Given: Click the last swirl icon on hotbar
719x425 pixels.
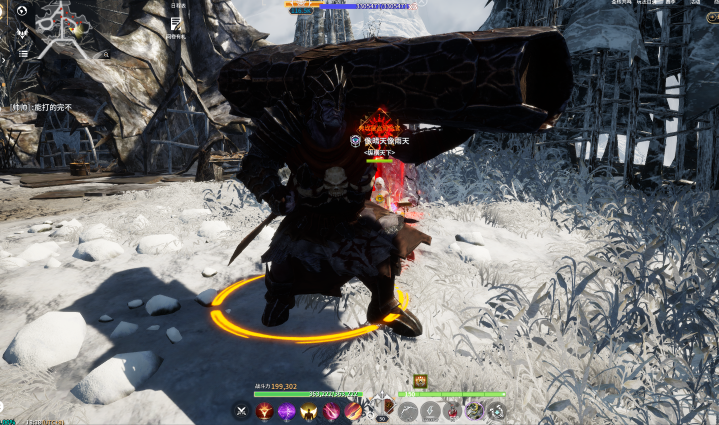Looking at the screenshot, I should pyautogui.click(x=495, y=411).
